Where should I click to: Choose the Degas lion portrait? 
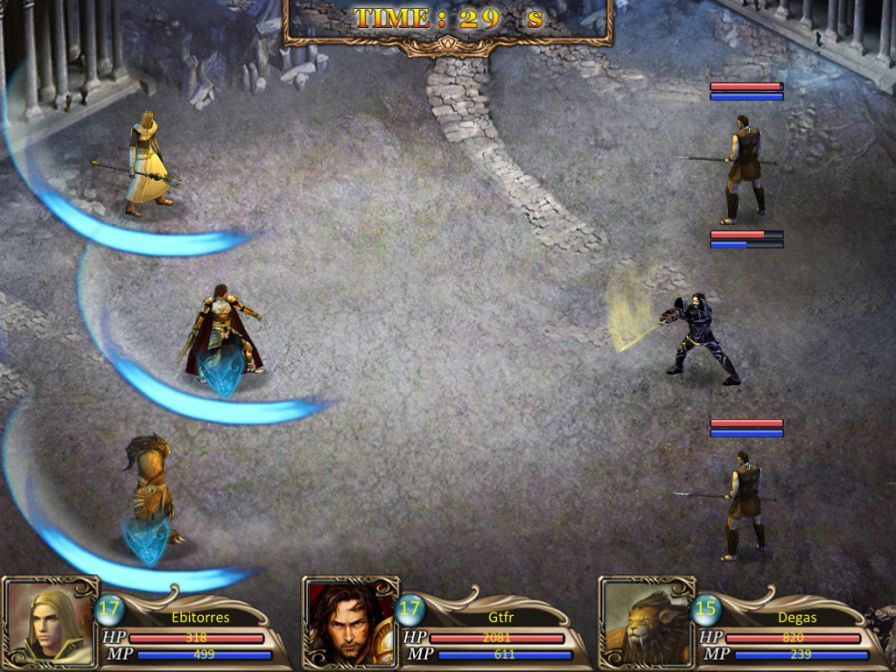[646, 624]
